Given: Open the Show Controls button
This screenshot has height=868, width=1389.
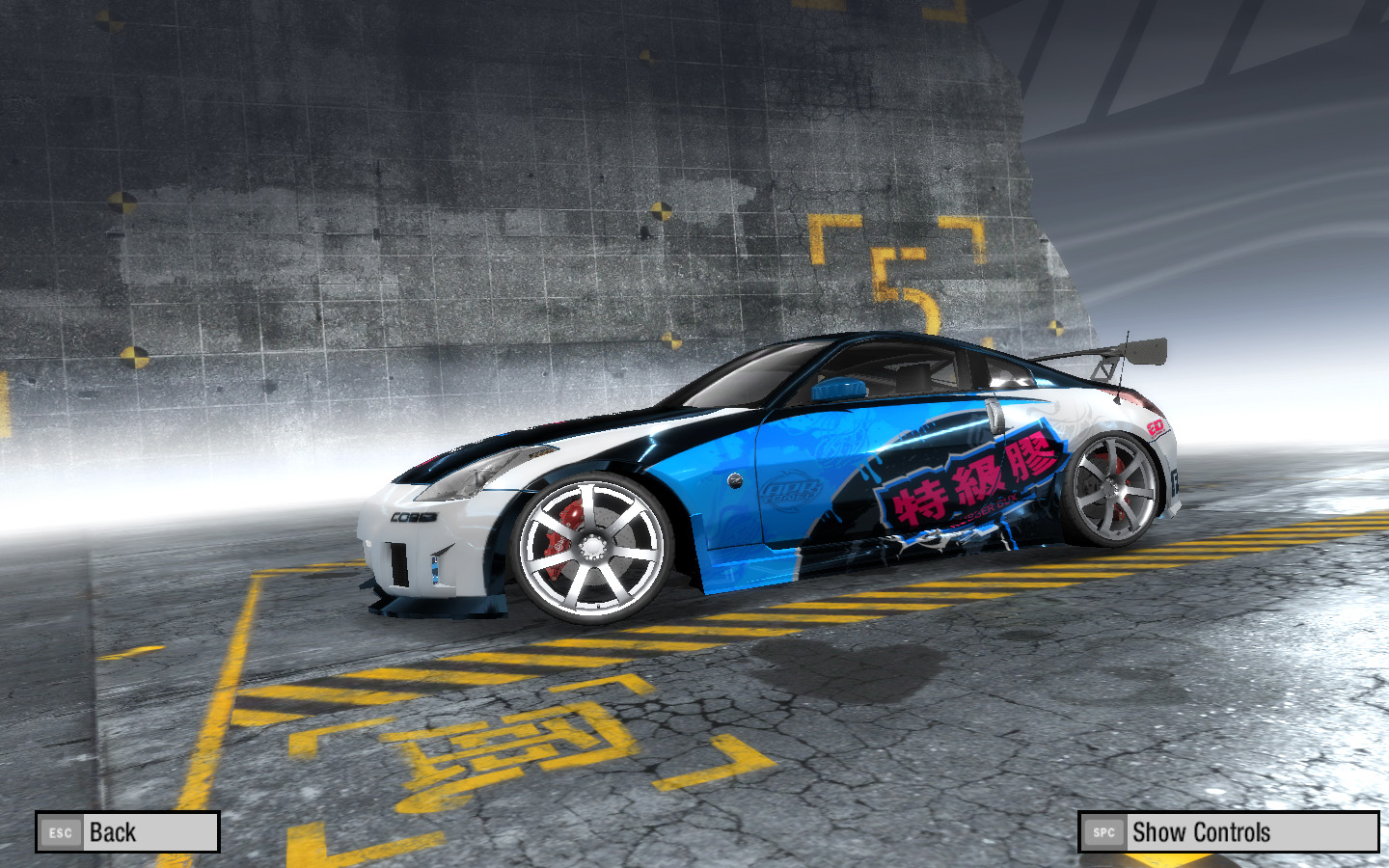Looking at the screenshot, I should pyautogui.click(x=1228, y=831).
